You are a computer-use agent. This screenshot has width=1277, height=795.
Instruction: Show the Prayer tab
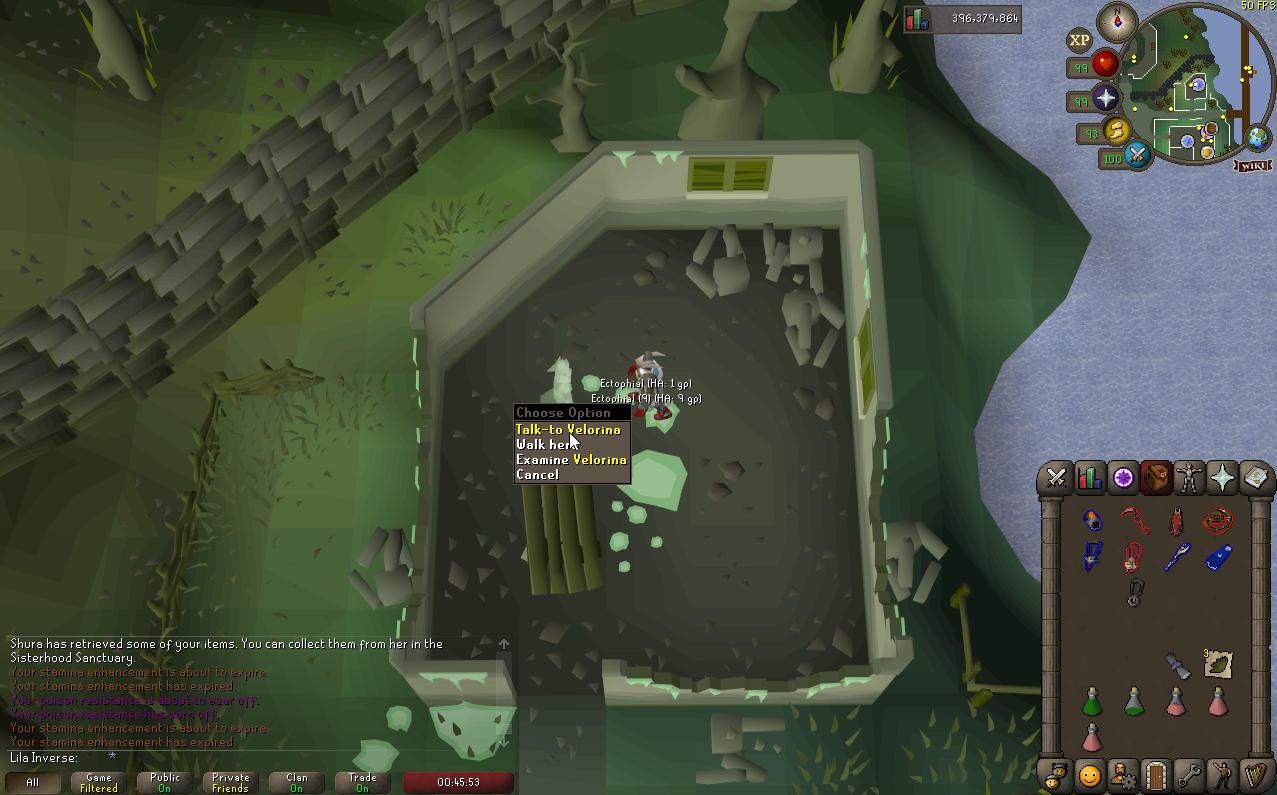coord(1222,478)
